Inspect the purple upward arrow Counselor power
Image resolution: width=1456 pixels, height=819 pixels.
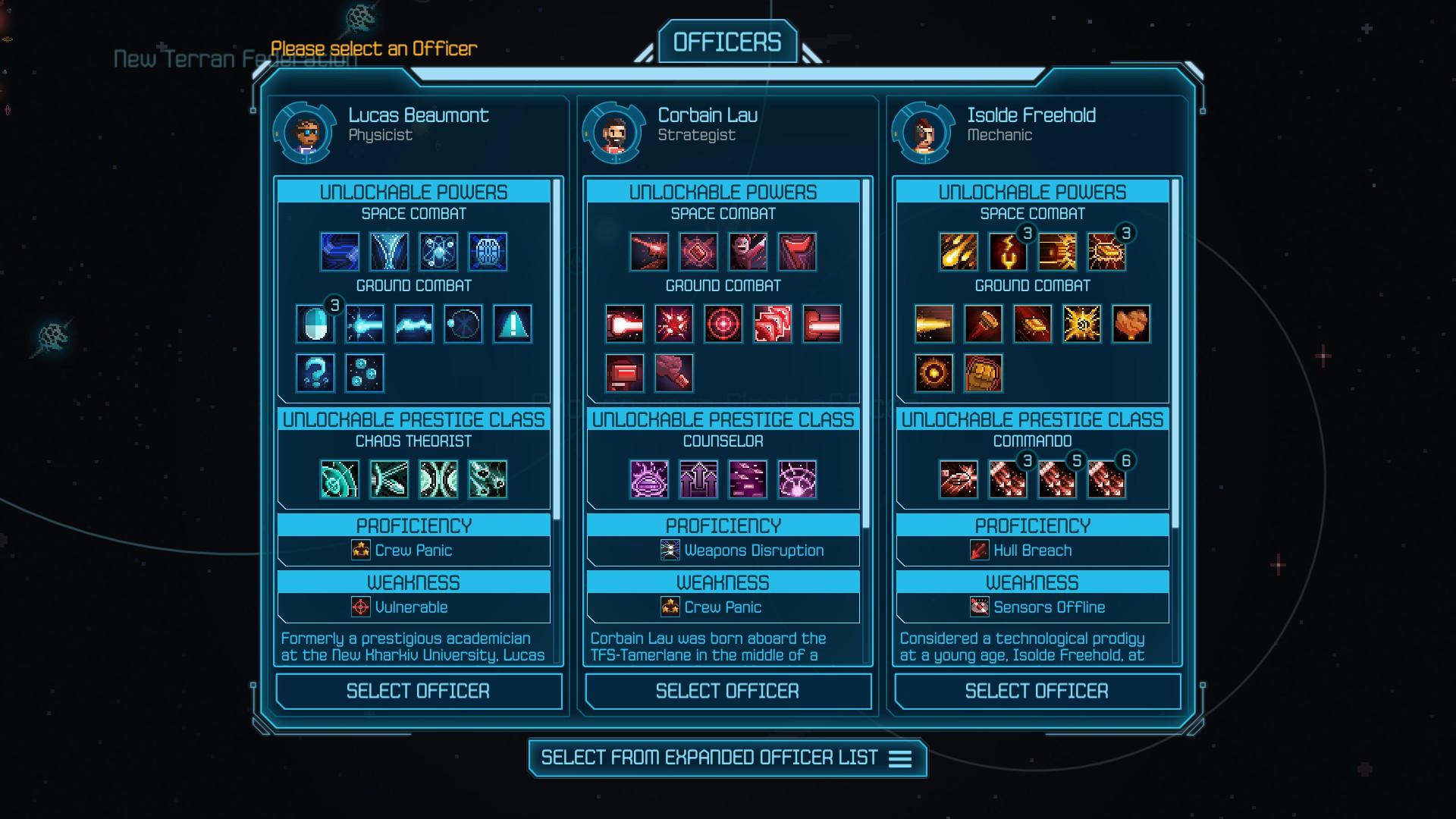[698, 479]
